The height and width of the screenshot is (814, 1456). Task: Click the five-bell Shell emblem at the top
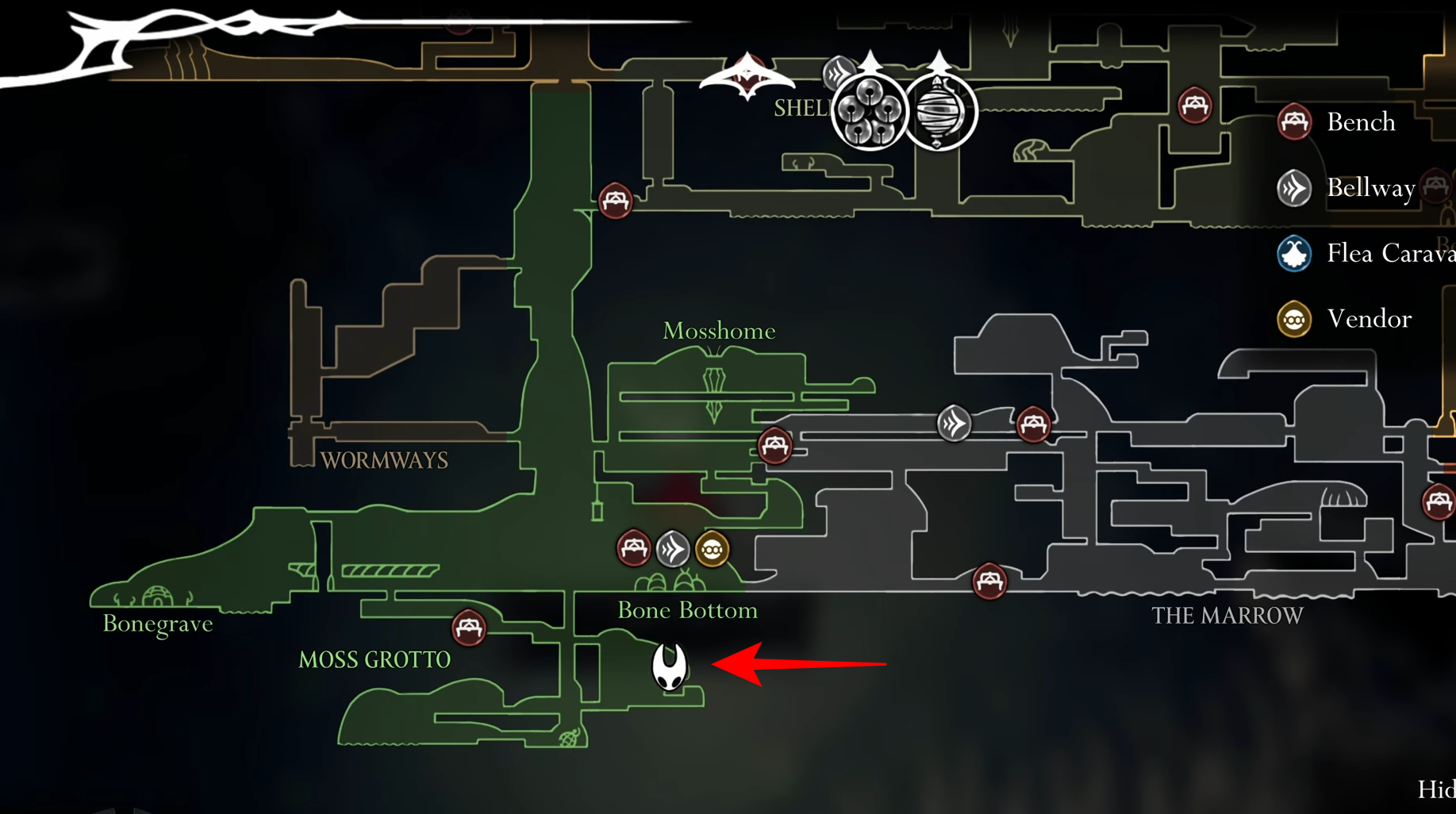click(x=866, y=111)
